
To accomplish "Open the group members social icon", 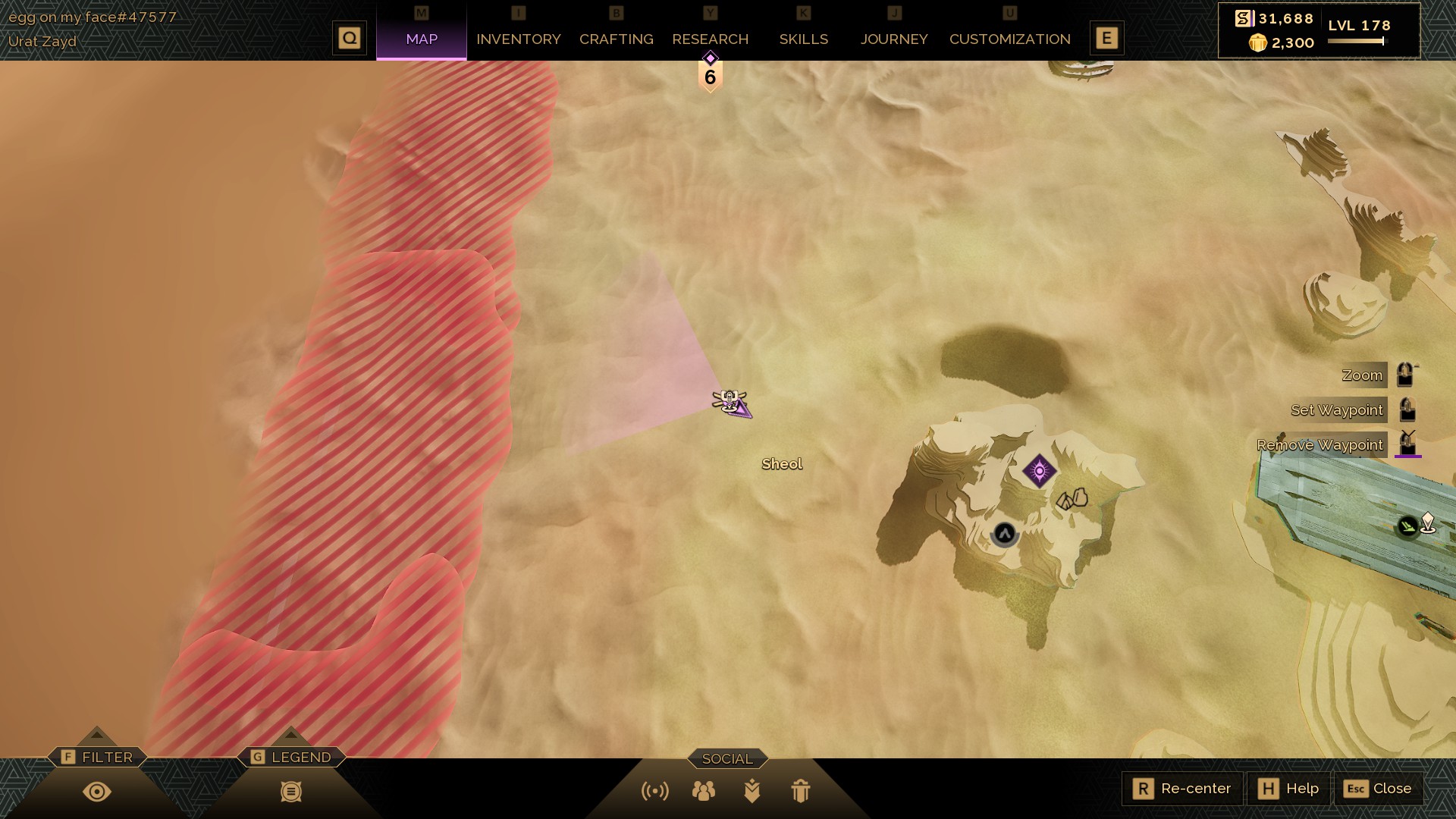I will click(x=703, y=791).
